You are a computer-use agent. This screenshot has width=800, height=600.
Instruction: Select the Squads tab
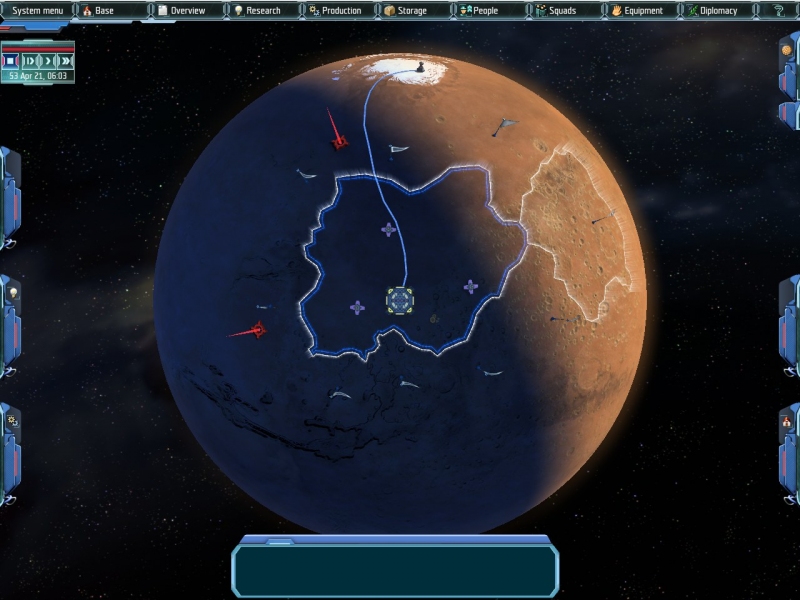point(562,11)
